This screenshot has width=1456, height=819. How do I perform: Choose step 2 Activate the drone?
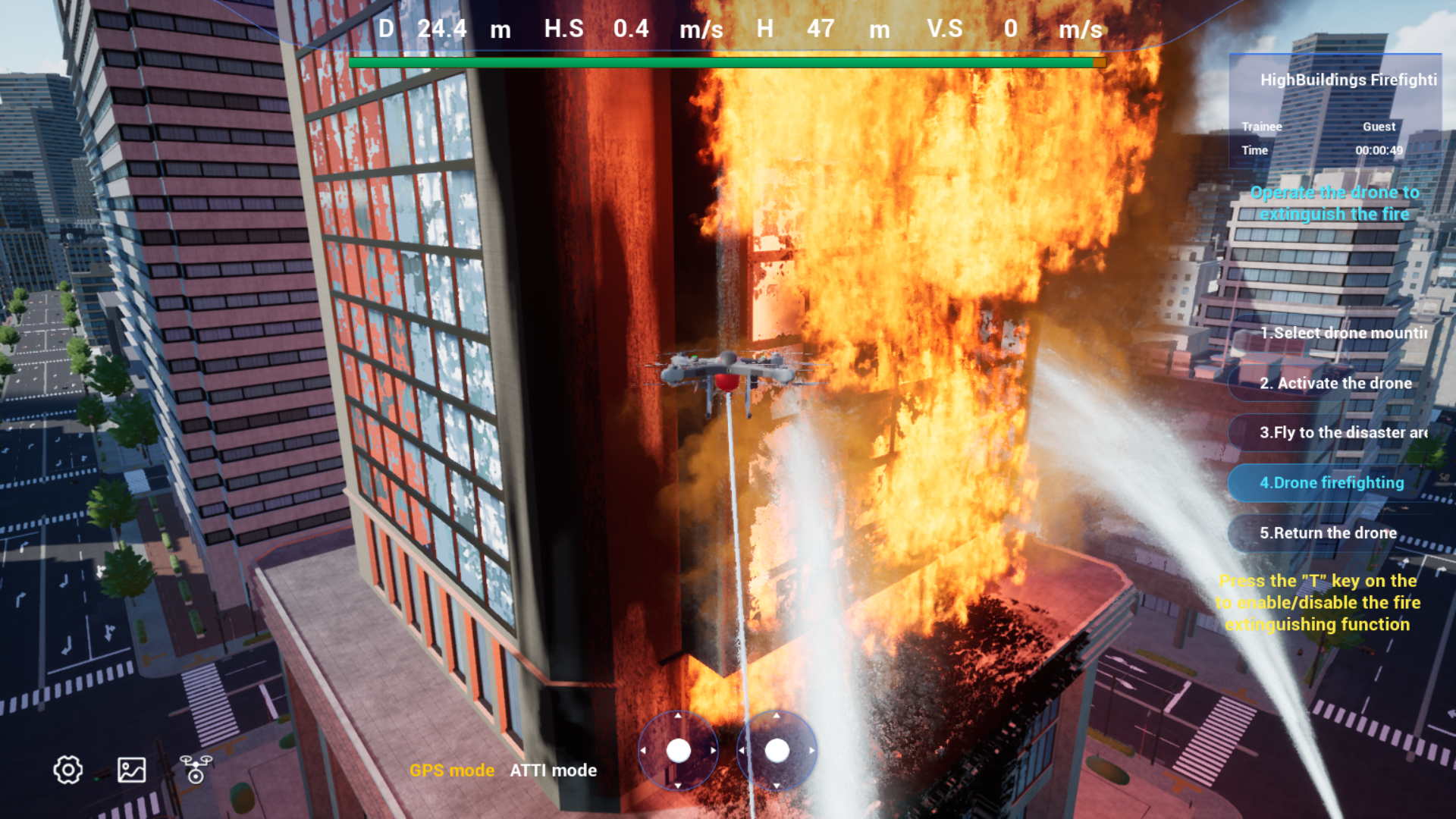point(1335,383)
